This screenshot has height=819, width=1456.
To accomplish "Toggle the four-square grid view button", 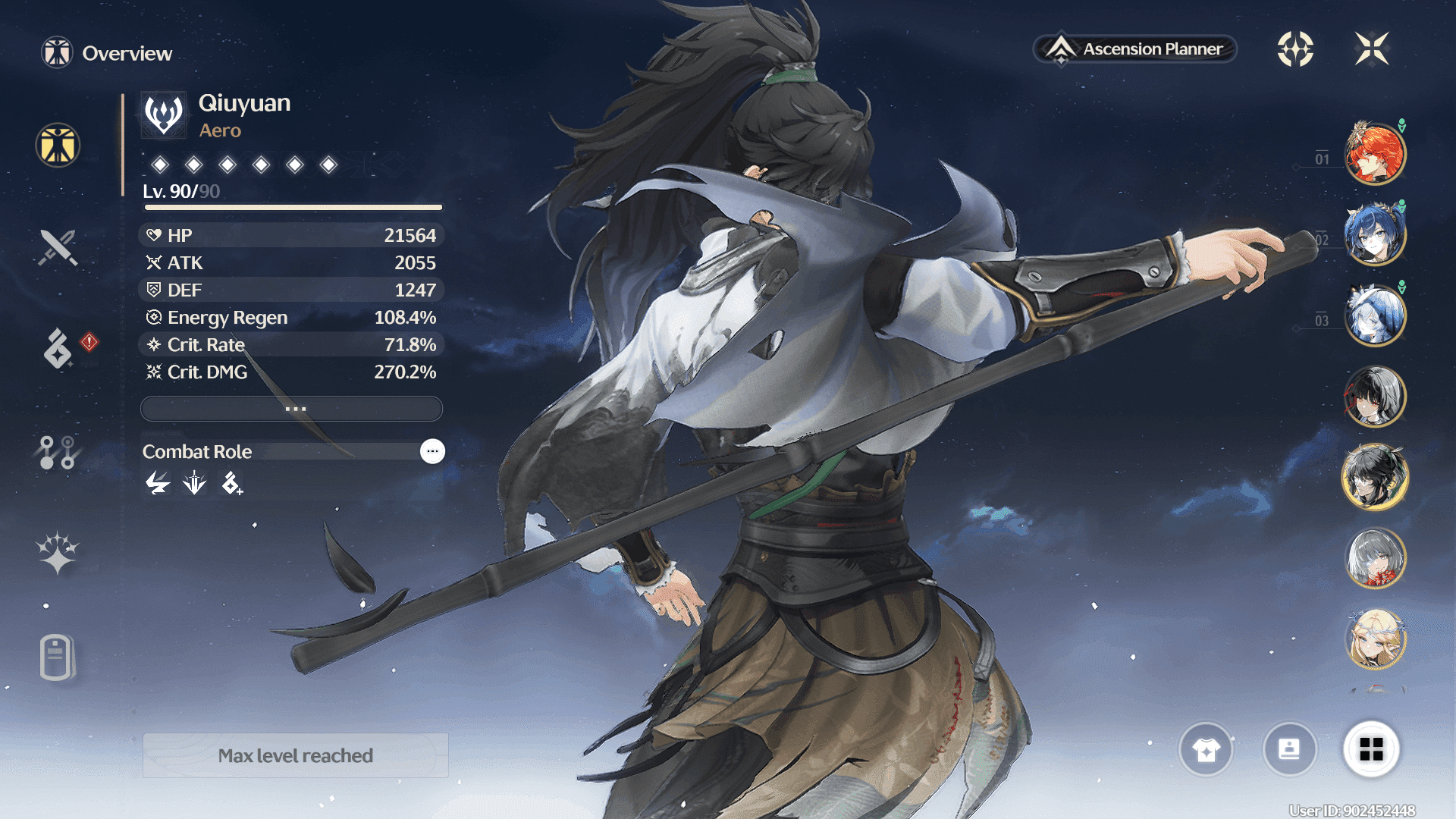I will [1371, 749].
